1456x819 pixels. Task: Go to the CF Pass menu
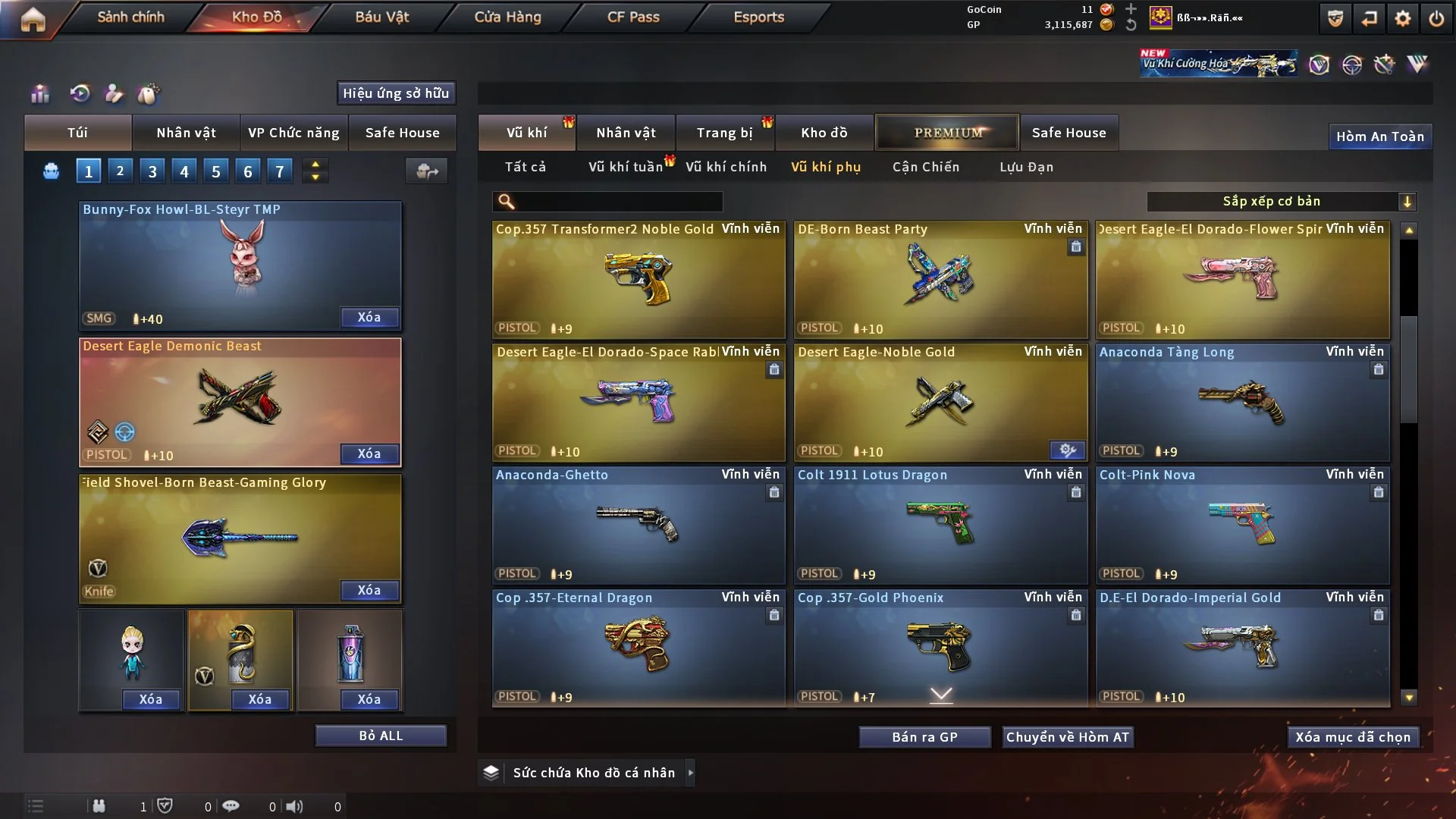point(633,17)
